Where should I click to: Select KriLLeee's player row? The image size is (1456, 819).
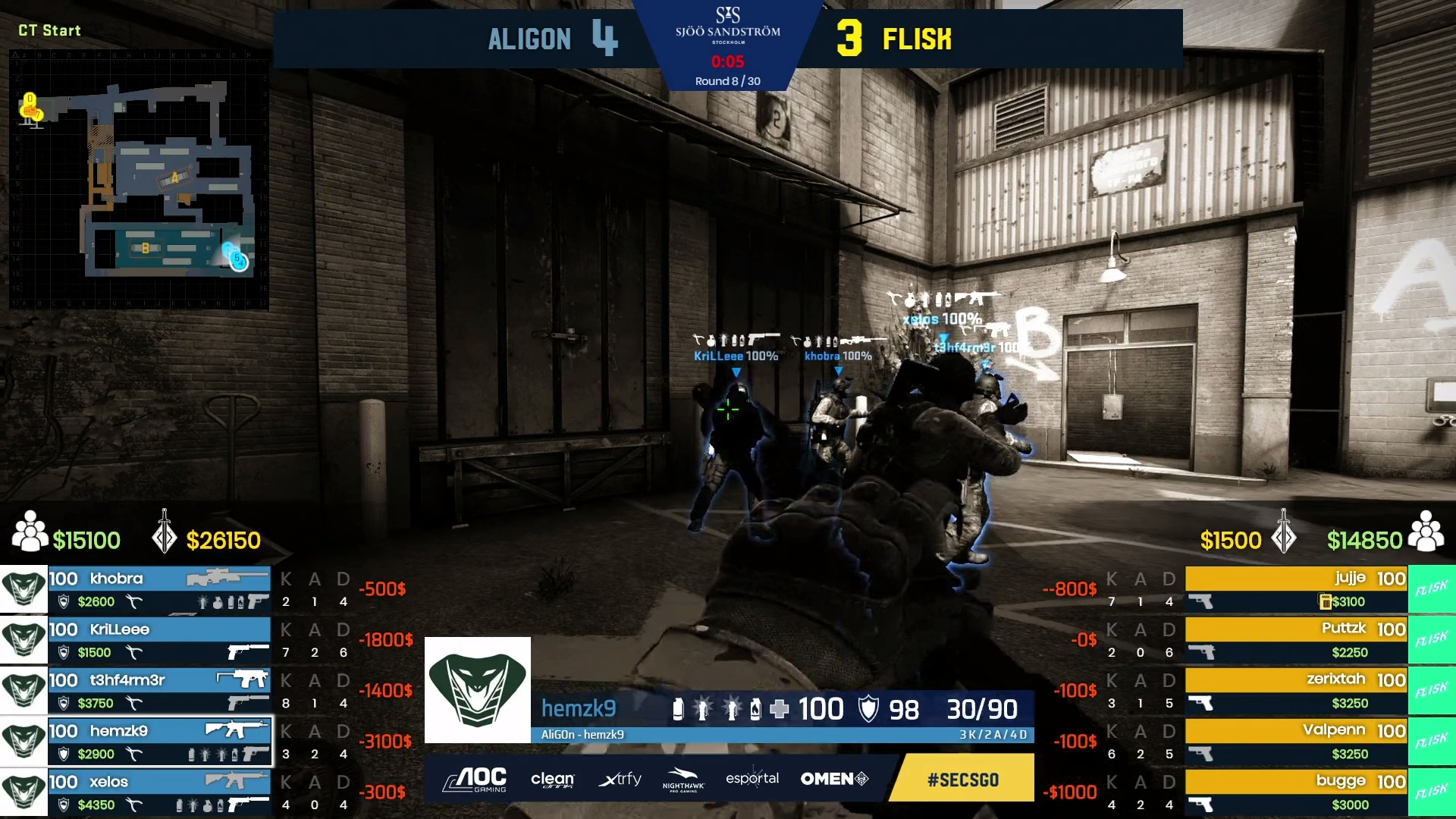pyautogui.click(x=159, y=640)
